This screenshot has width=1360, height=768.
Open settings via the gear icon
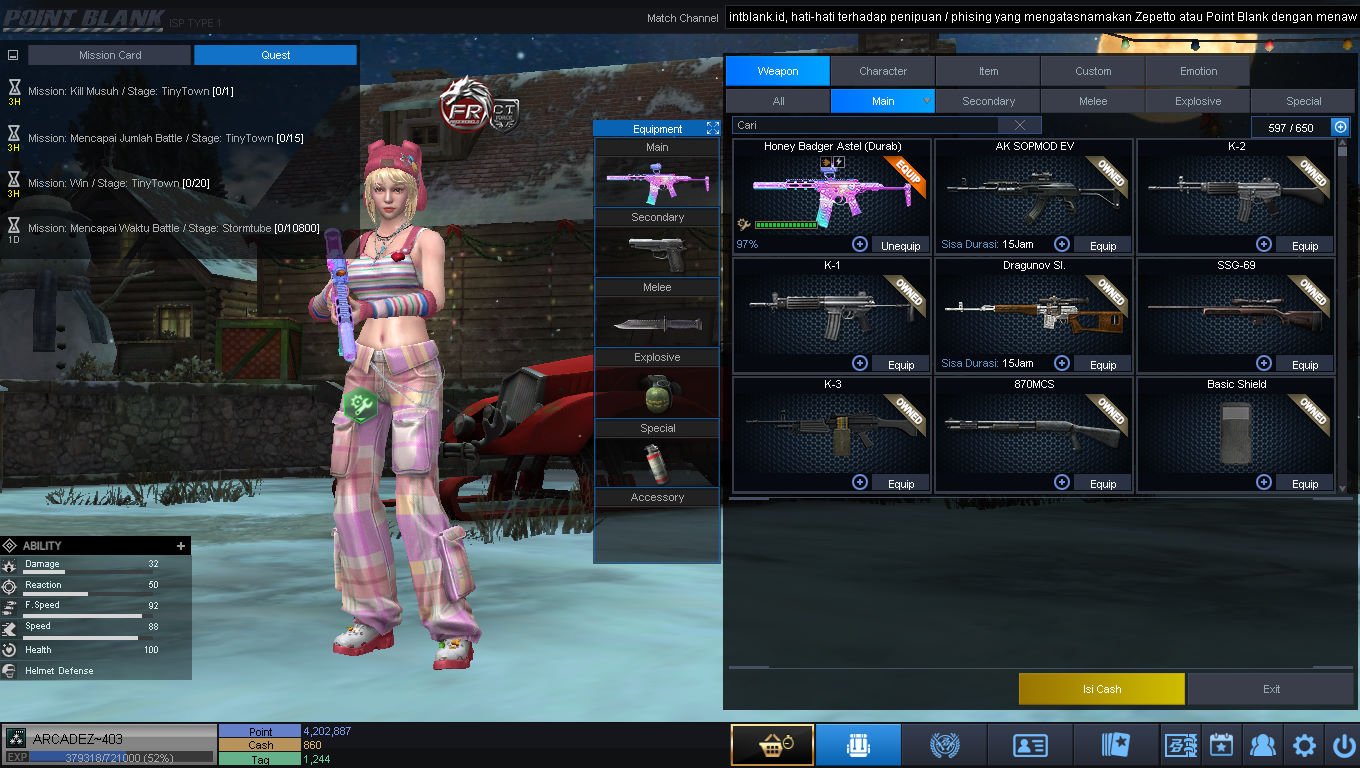tap(1304, 746)
